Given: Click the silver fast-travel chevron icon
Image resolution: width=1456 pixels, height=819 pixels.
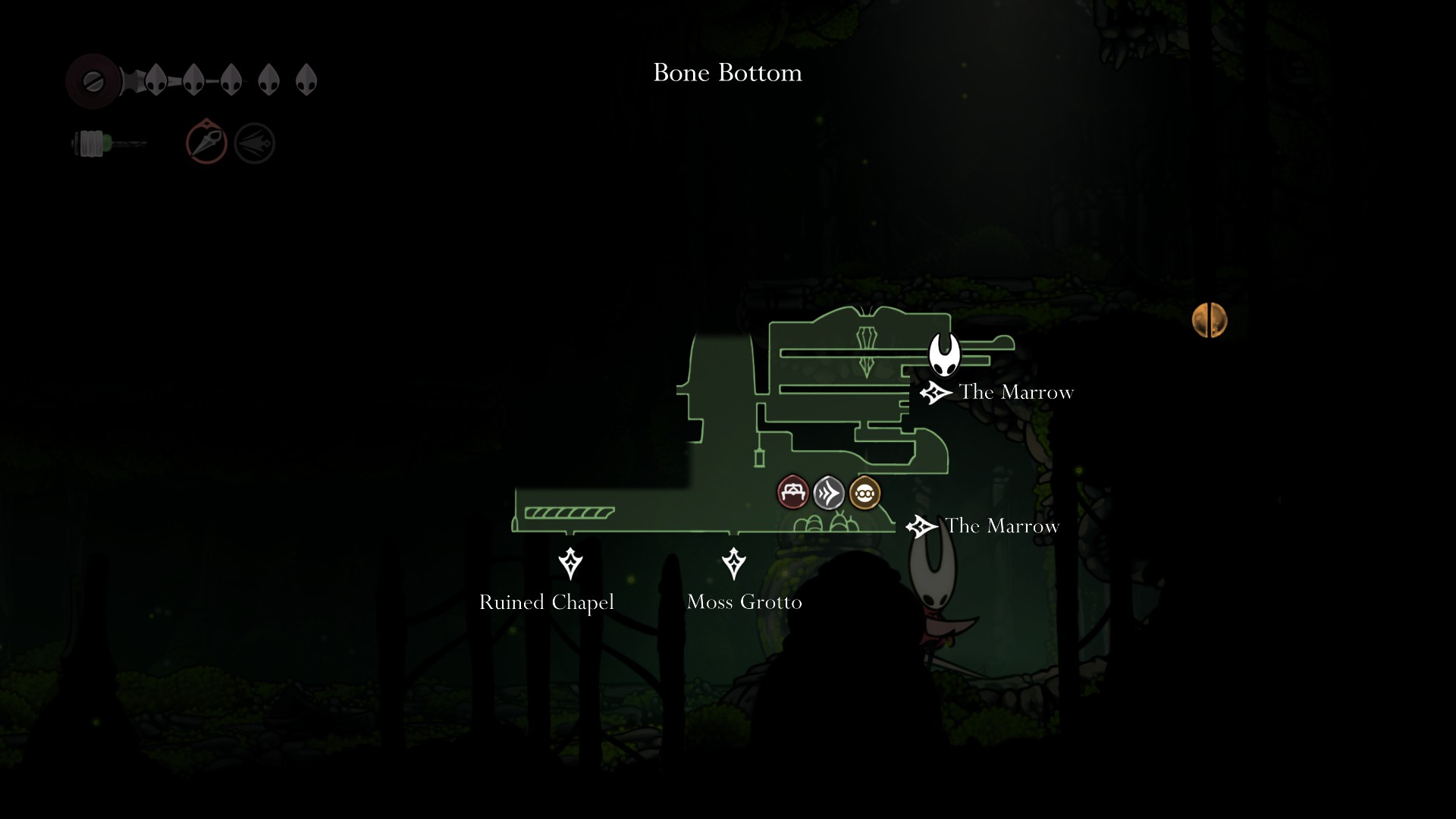Looking at the screenshot, I should click(829, 494).
